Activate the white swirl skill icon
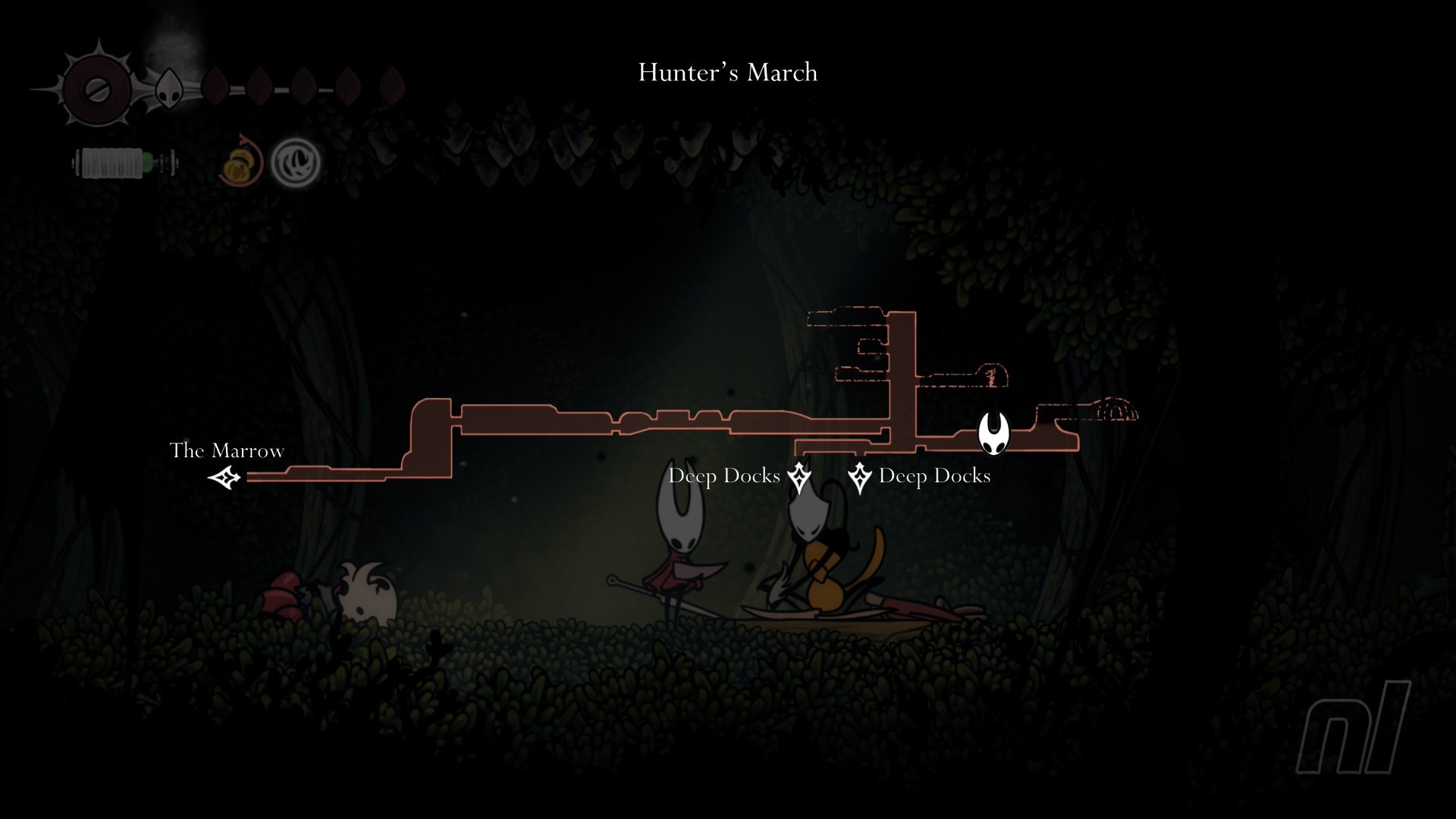The image size is (1456, 819). click(296, 162)
